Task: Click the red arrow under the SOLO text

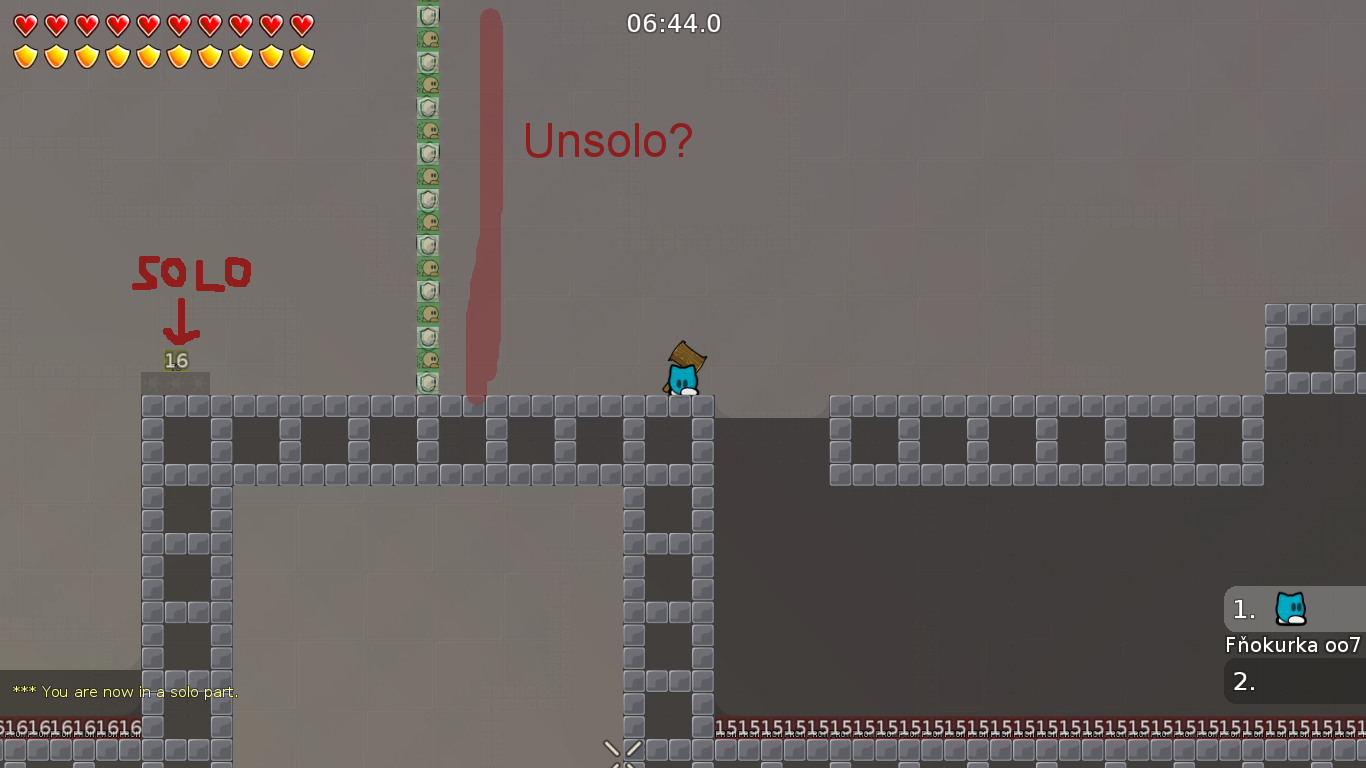Action: point(182,320)
